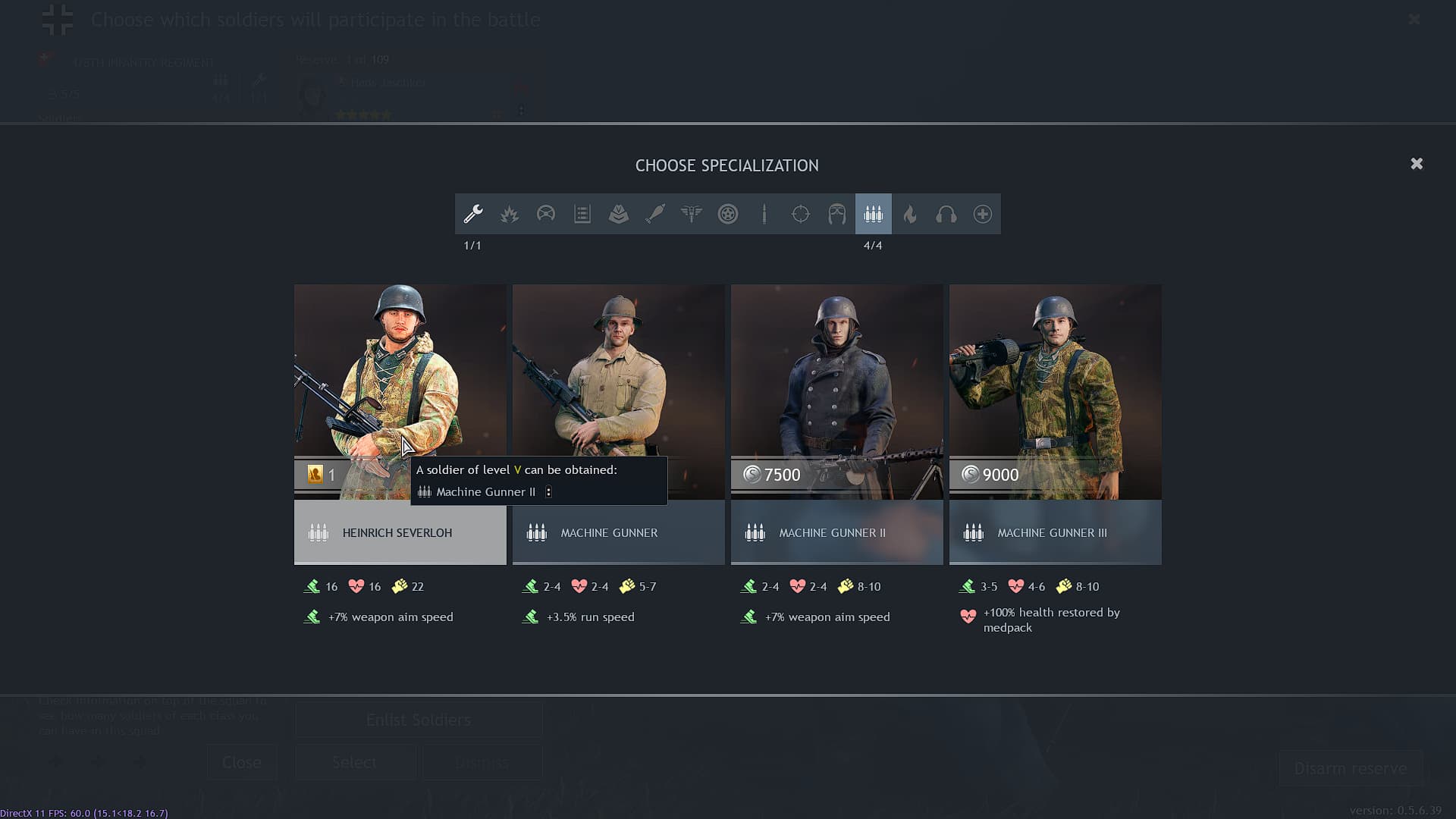
Task: Dismiss the Choose Specialization window with the X
Action: [1417, 163]
